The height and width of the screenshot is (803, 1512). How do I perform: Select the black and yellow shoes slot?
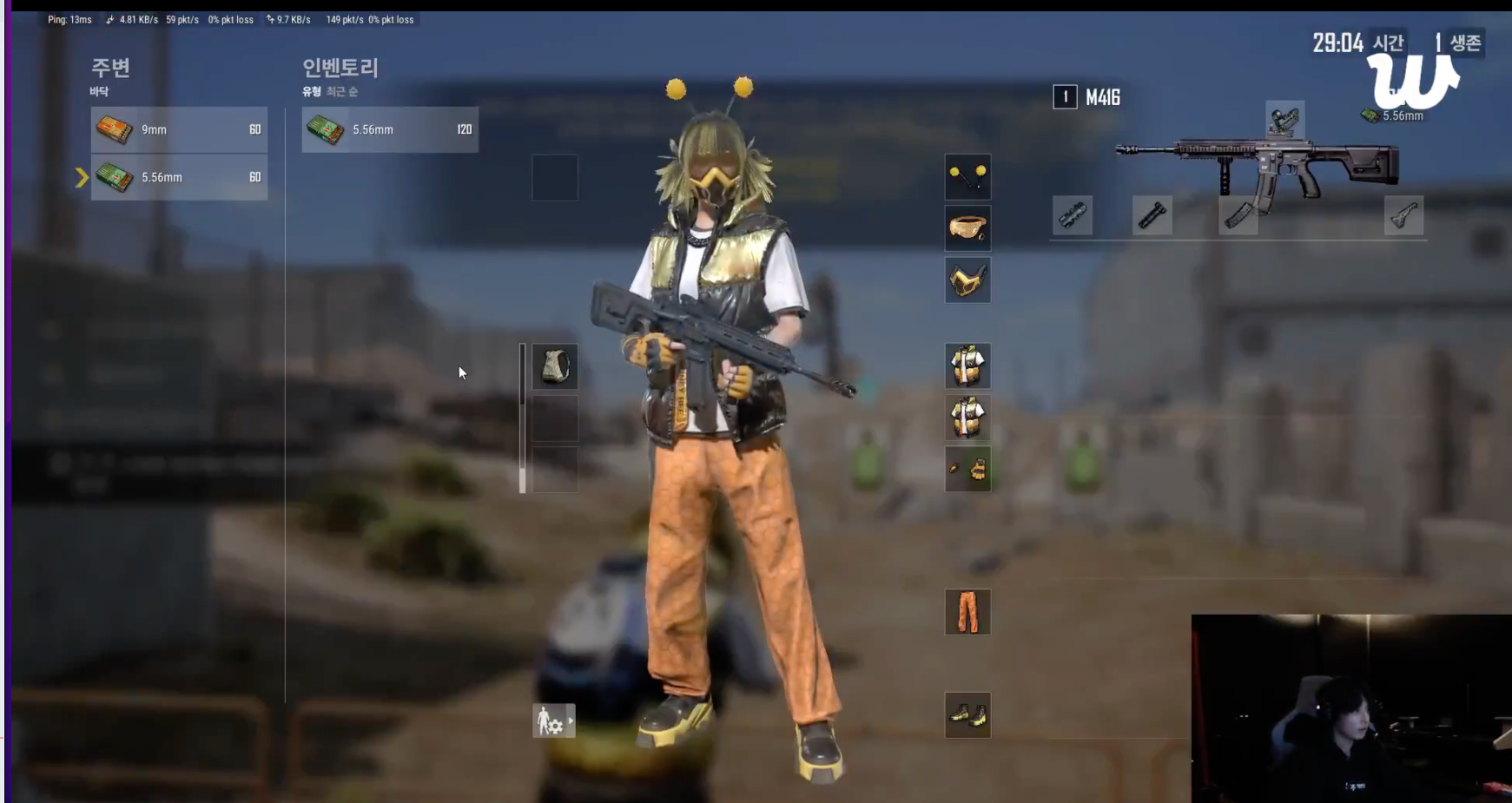point(967,715)
